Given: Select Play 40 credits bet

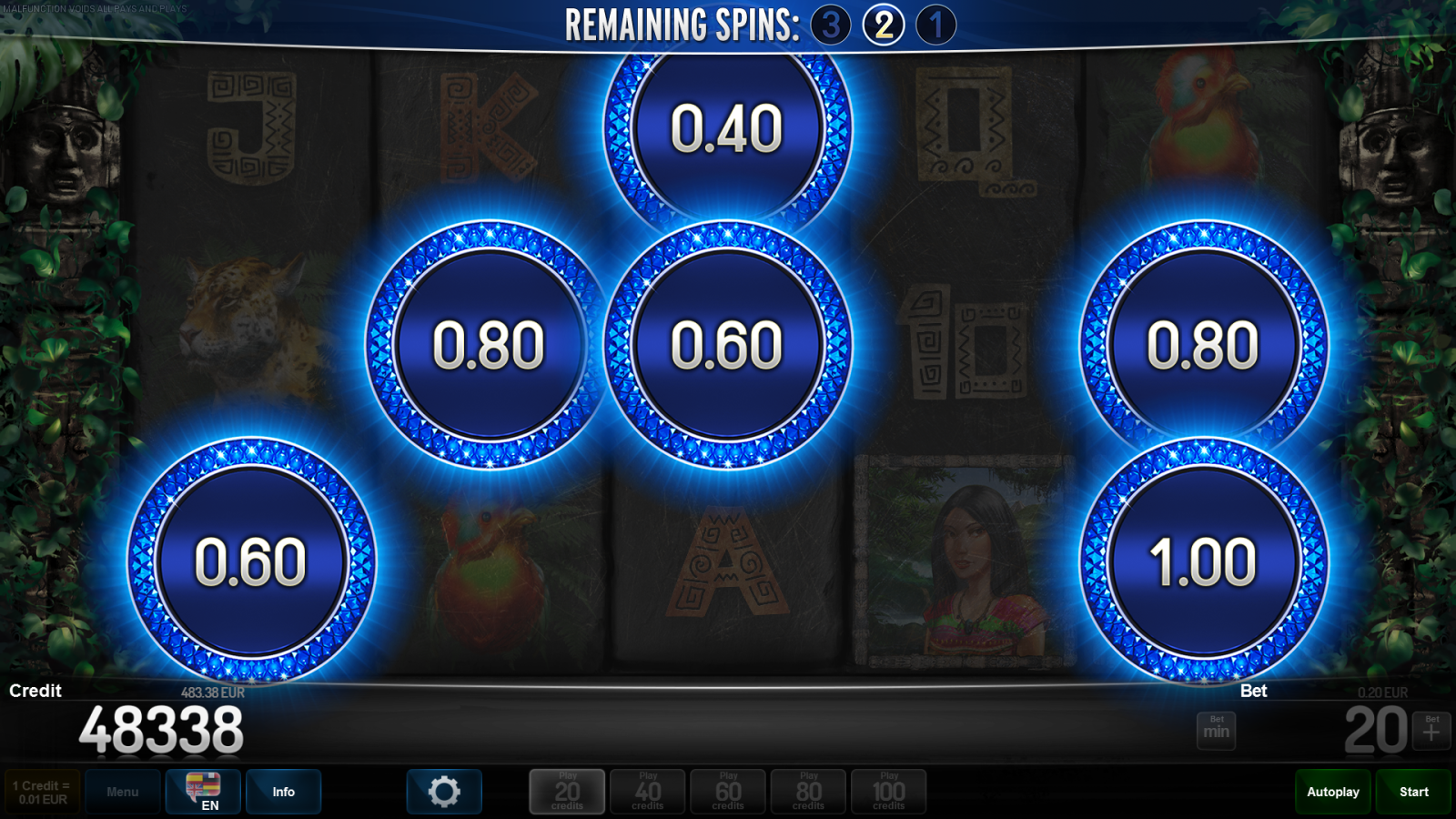Looking at the screenshot, I should [647, 792].
